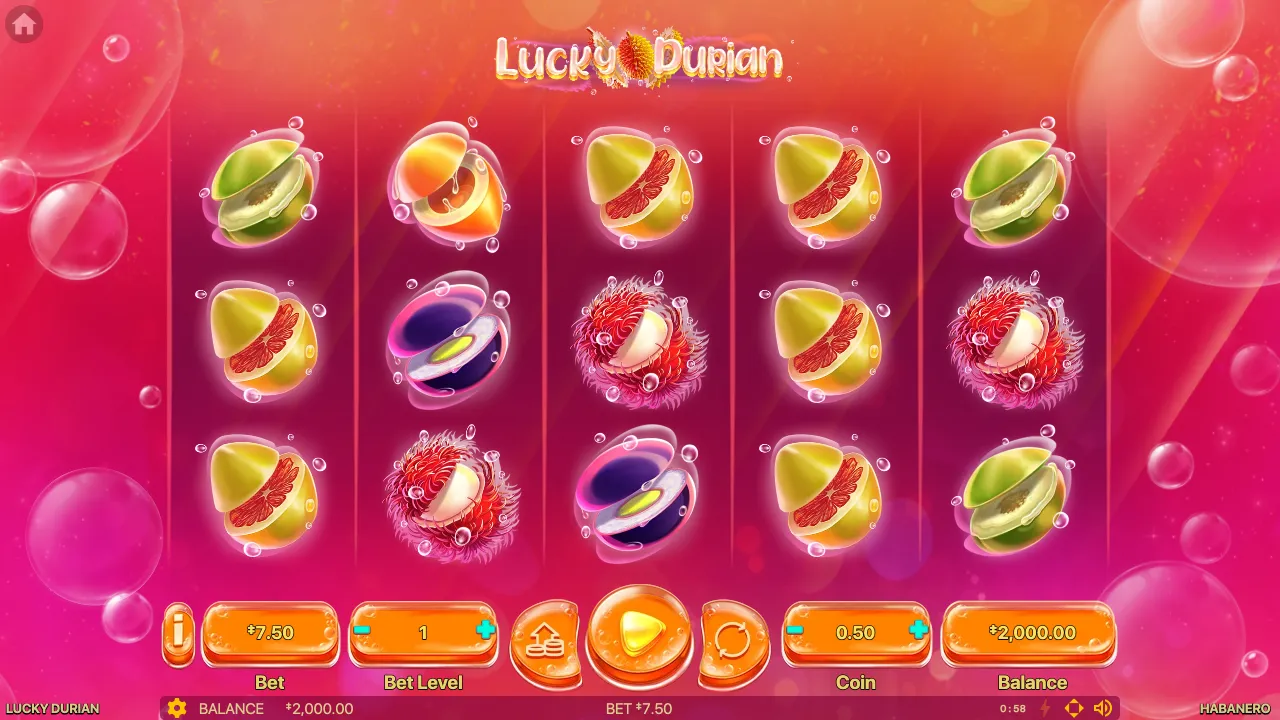Open the settings gear in the status bar
Screen dimensions: 1280x720
177,708
